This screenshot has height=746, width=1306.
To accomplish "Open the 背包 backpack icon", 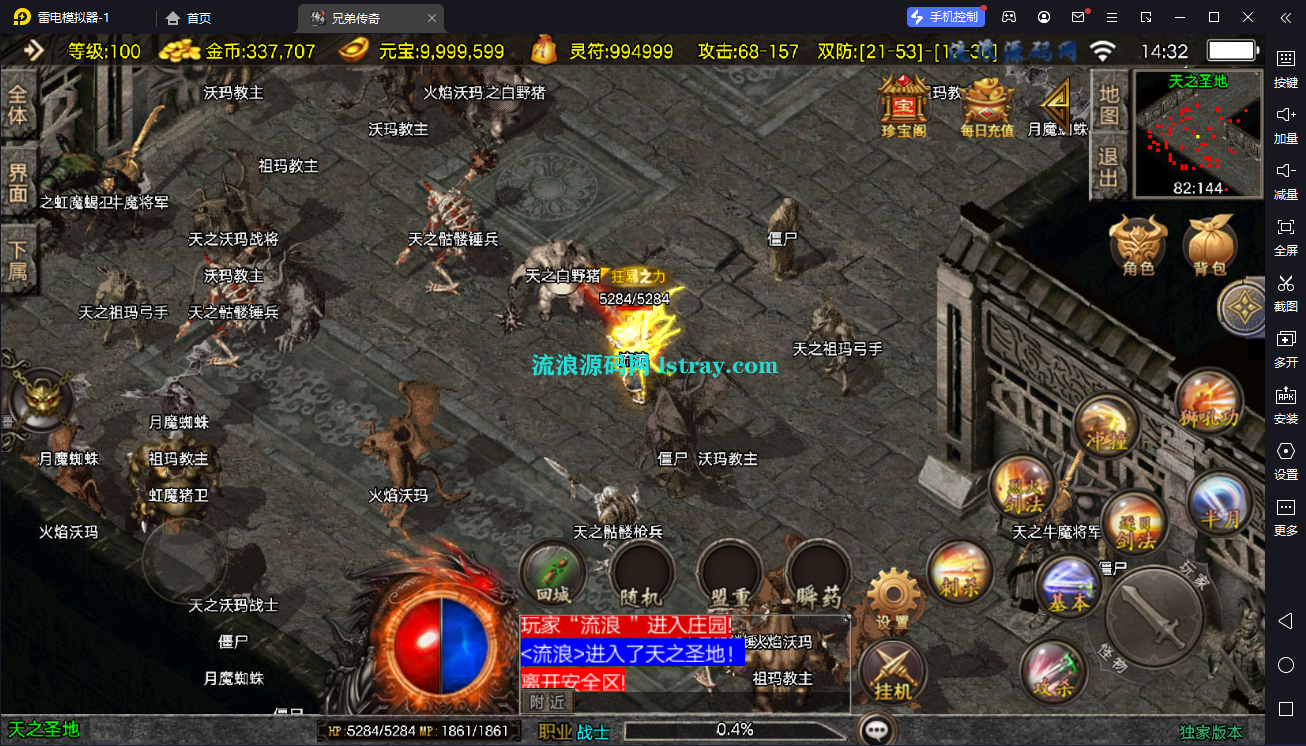I will click(1211, 243).
